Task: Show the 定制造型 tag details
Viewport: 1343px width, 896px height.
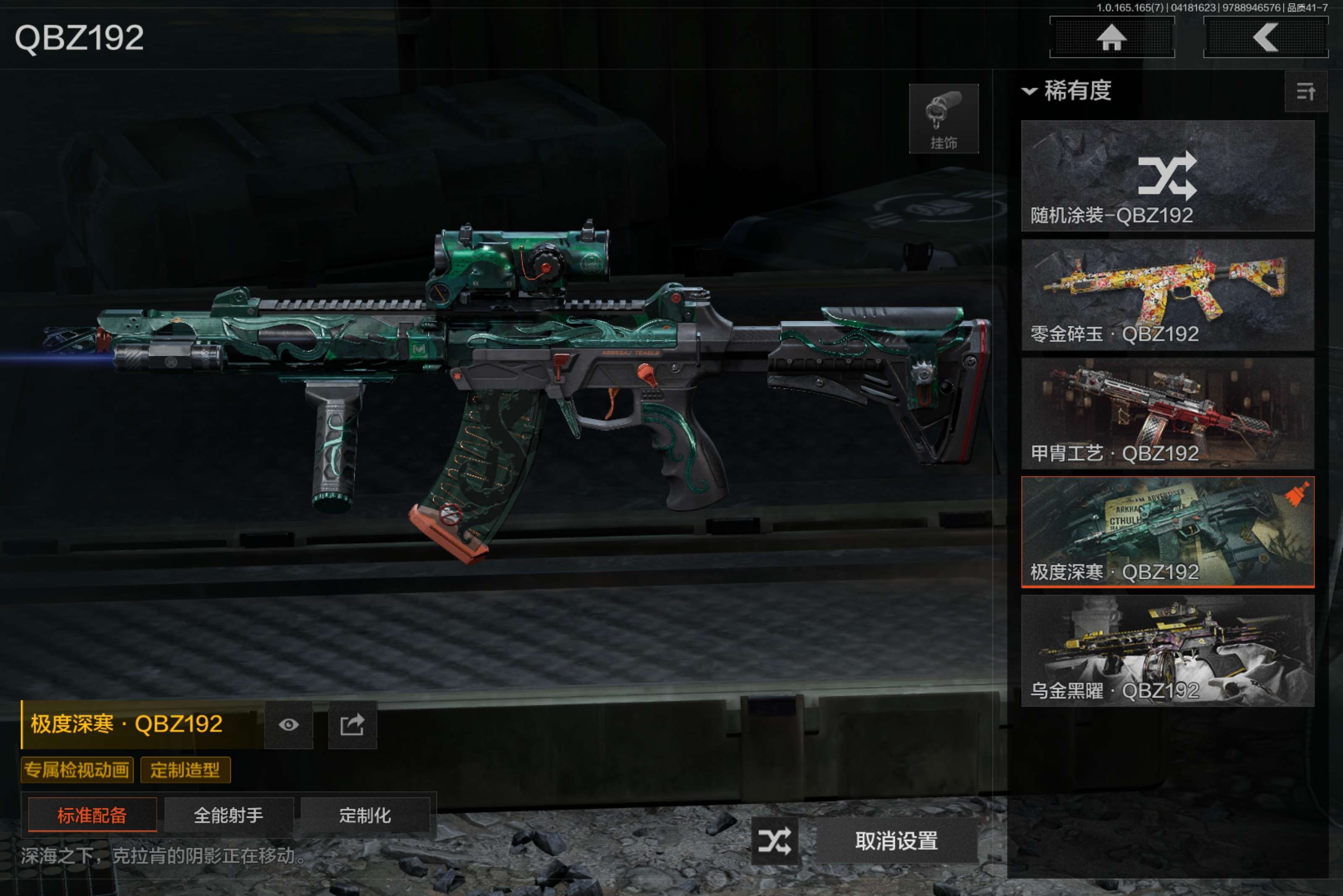Action: (185, 770)
